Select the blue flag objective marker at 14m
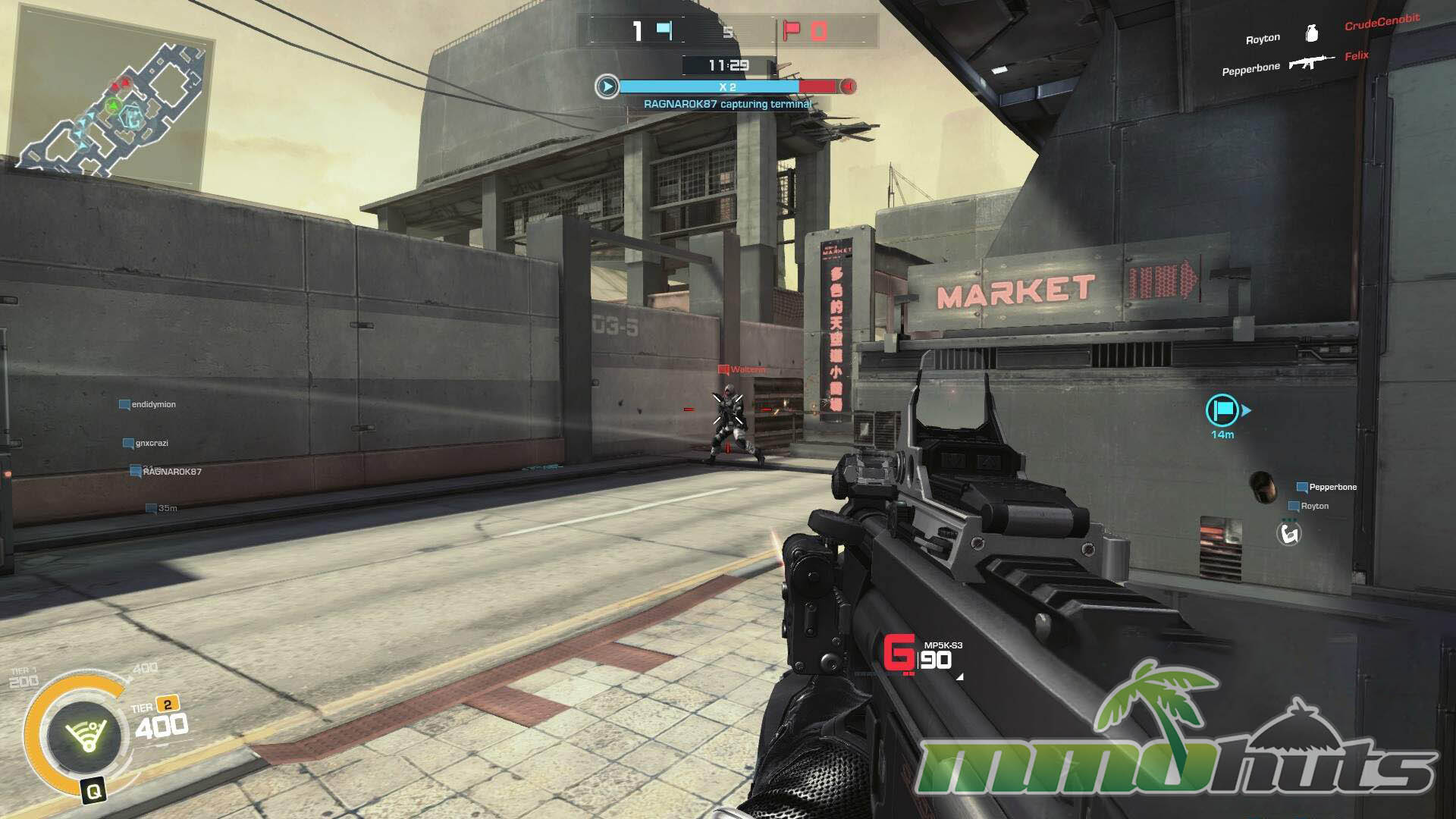Screen dimensions: 1456x819 click(x=1222, y=410)
